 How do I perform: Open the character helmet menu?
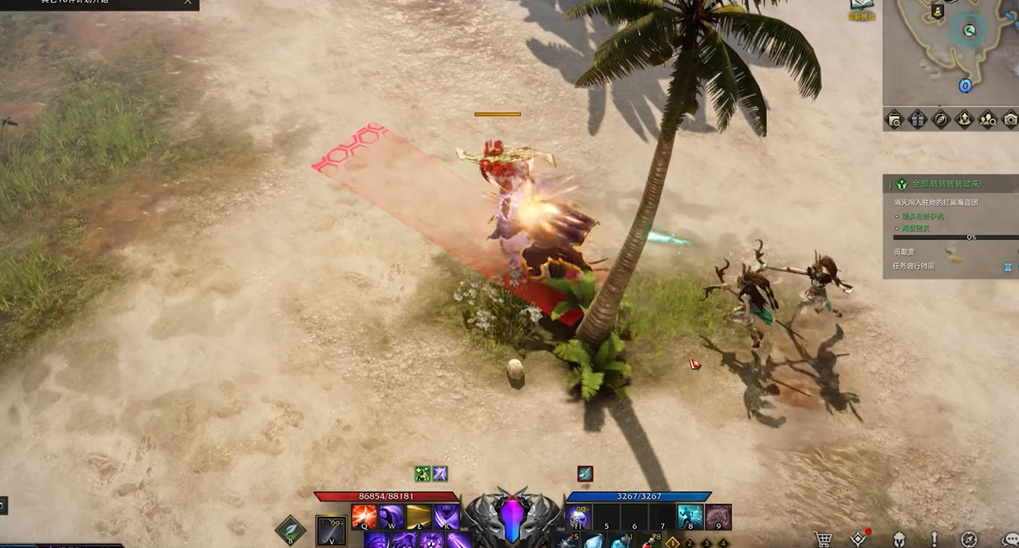tap(899, 540)
